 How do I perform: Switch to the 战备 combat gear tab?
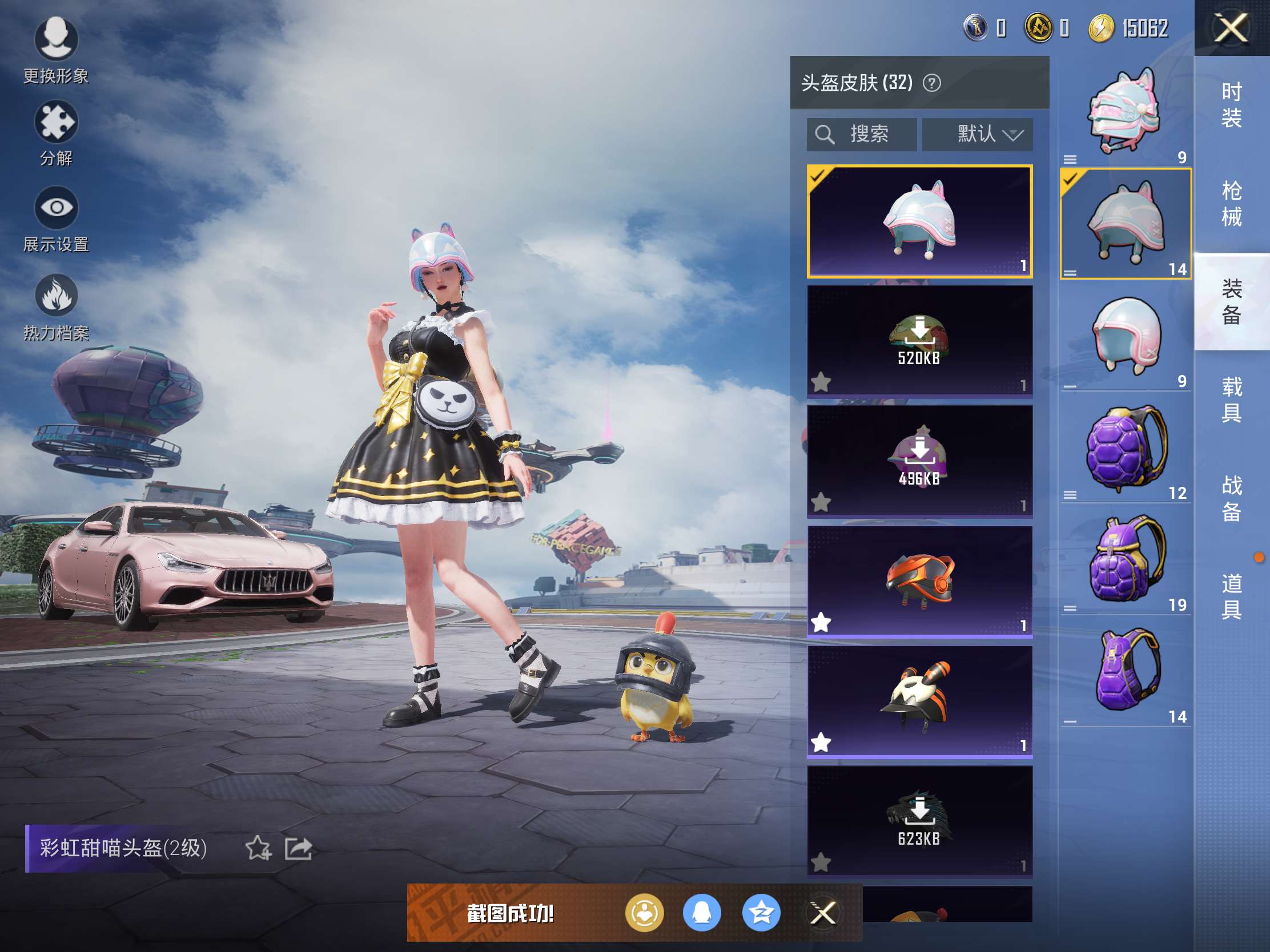tap(1231, 498)
